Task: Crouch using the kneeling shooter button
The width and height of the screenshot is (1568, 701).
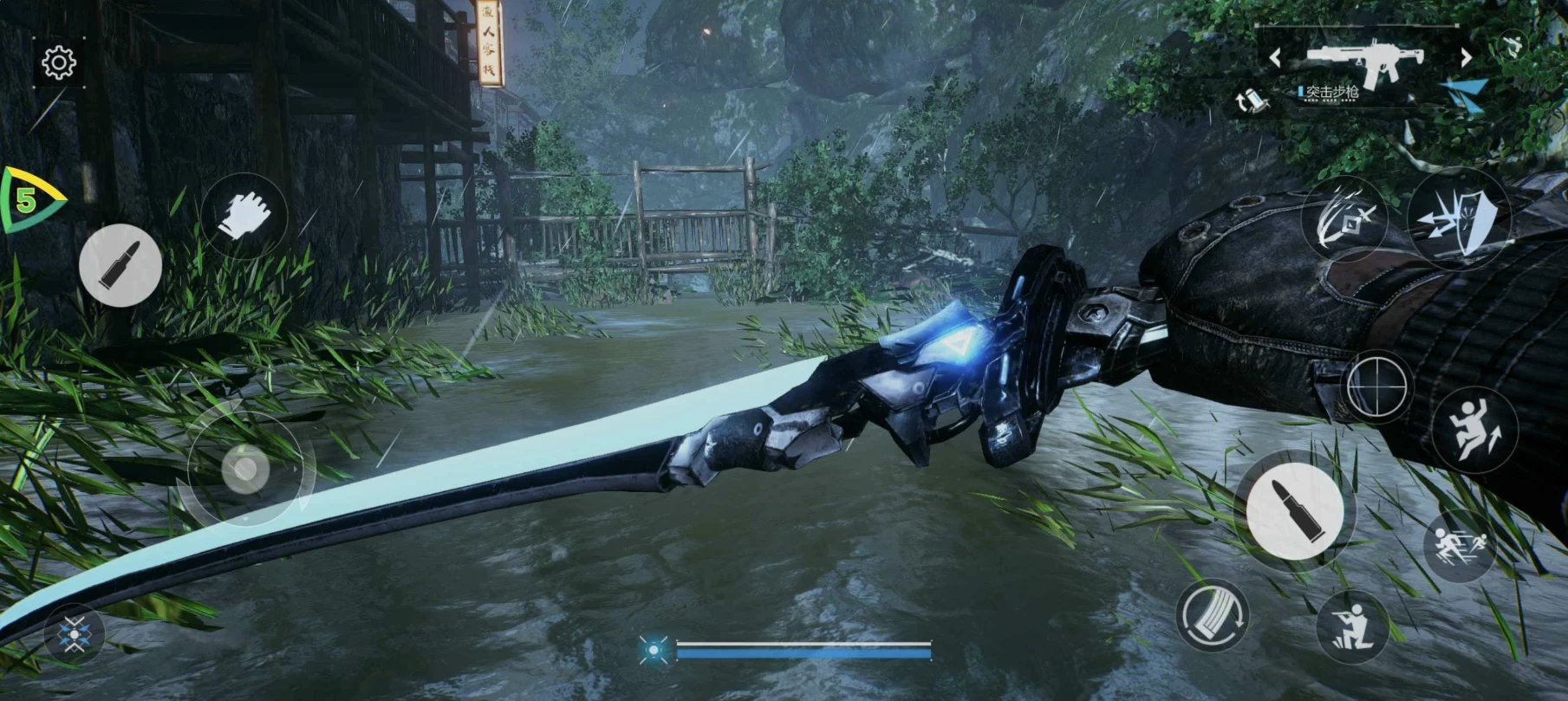Action: (1352, 627)
